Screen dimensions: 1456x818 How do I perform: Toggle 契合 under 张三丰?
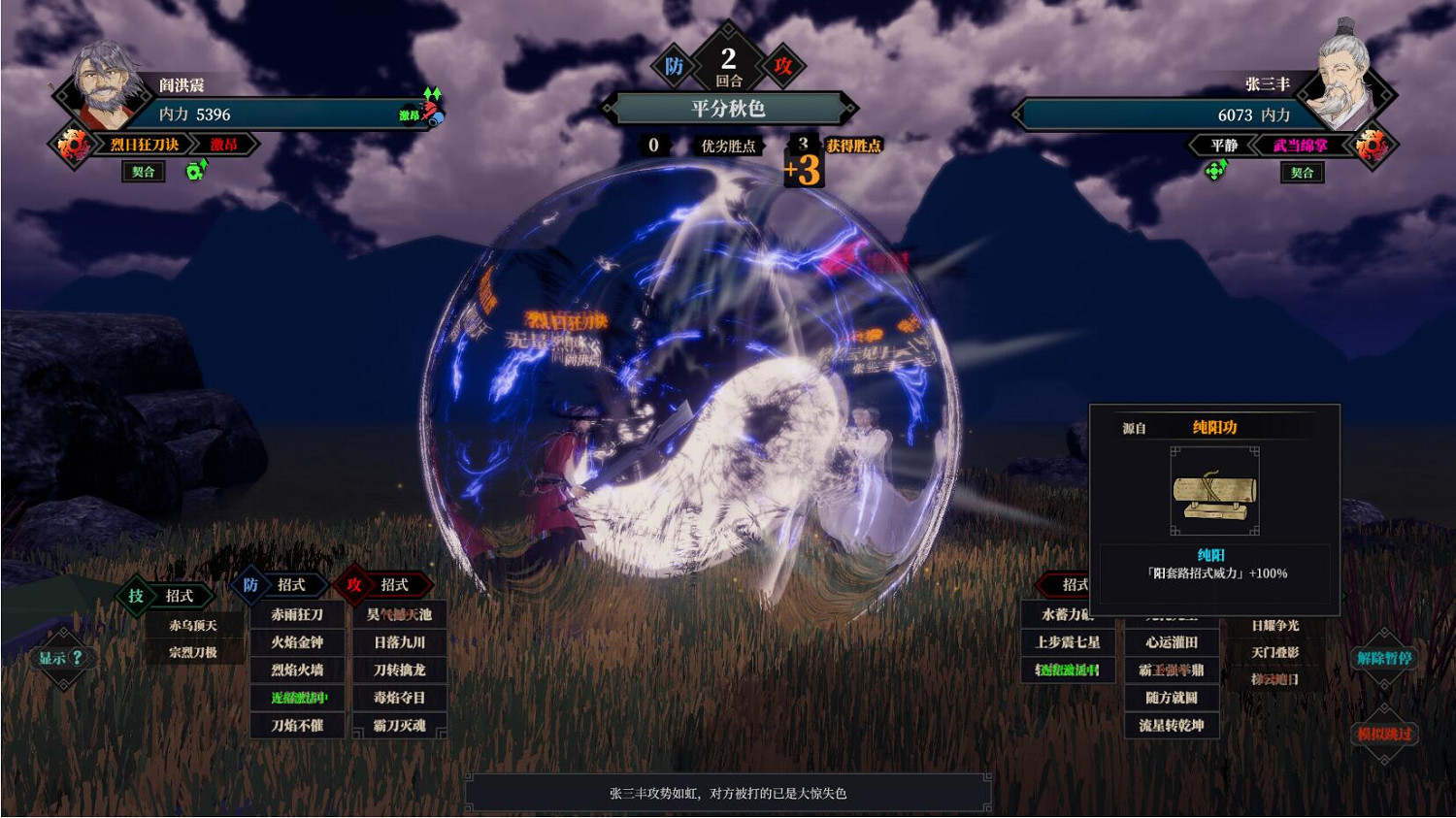coord(1304,172)
